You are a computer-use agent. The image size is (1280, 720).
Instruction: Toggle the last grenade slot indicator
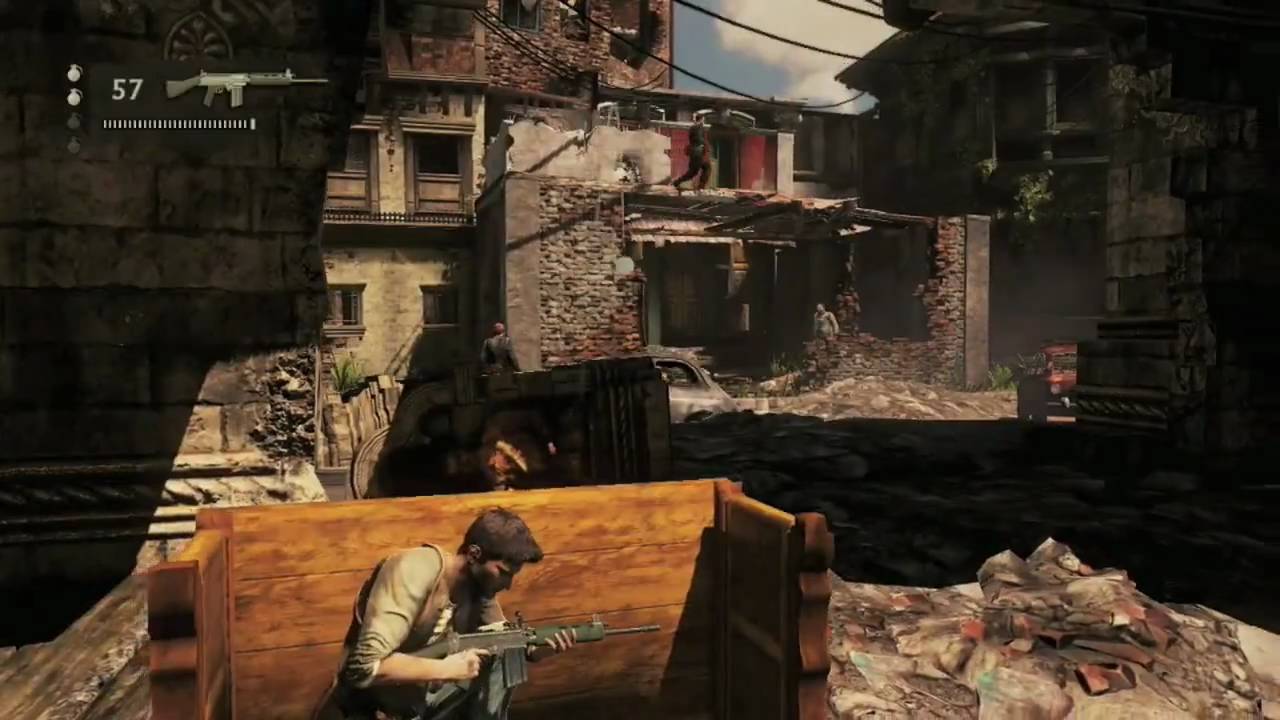[x=74, y=145]
